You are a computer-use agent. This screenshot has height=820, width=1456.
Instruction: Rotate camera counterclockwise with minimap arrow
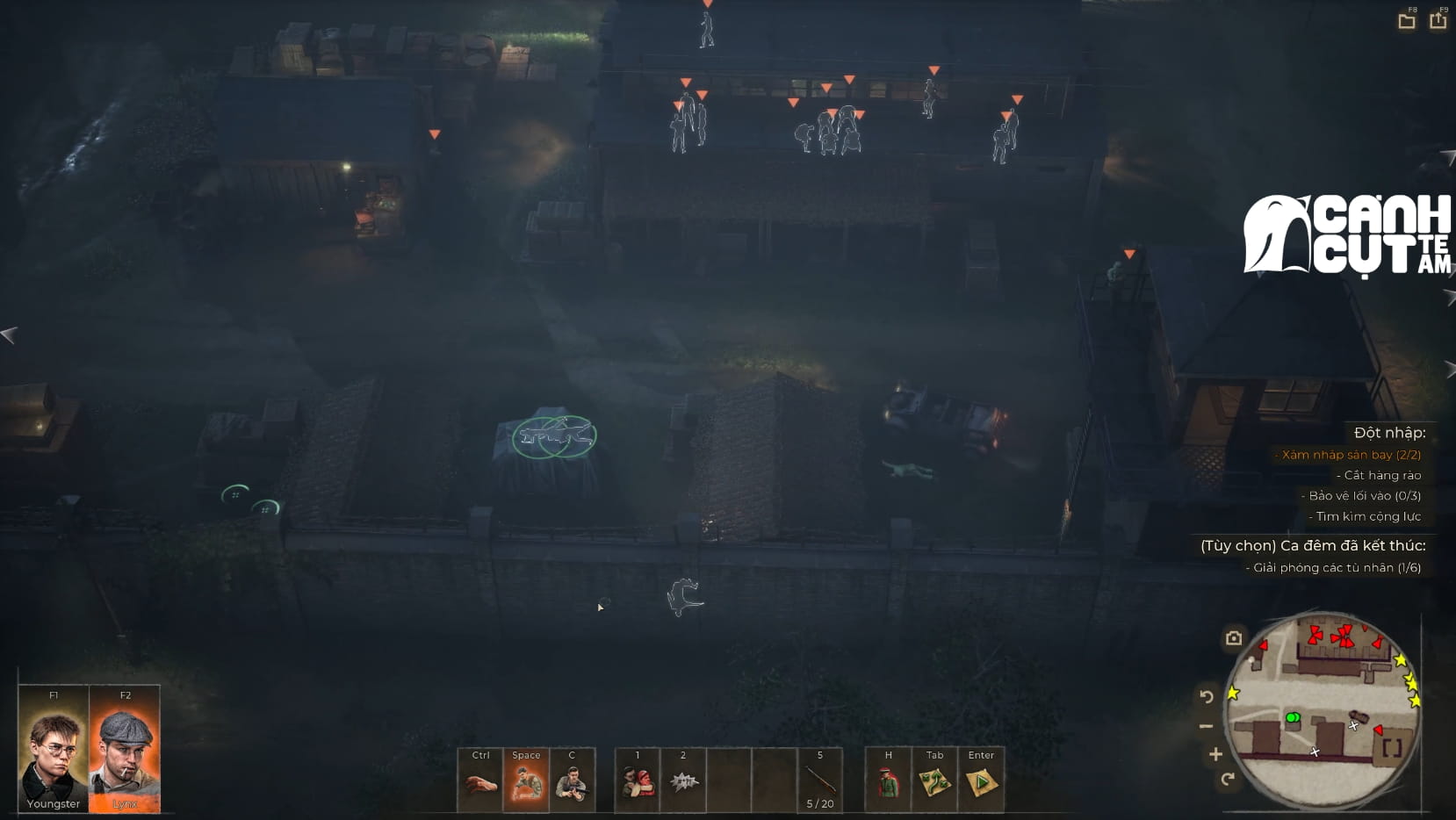coord(1207,697)
